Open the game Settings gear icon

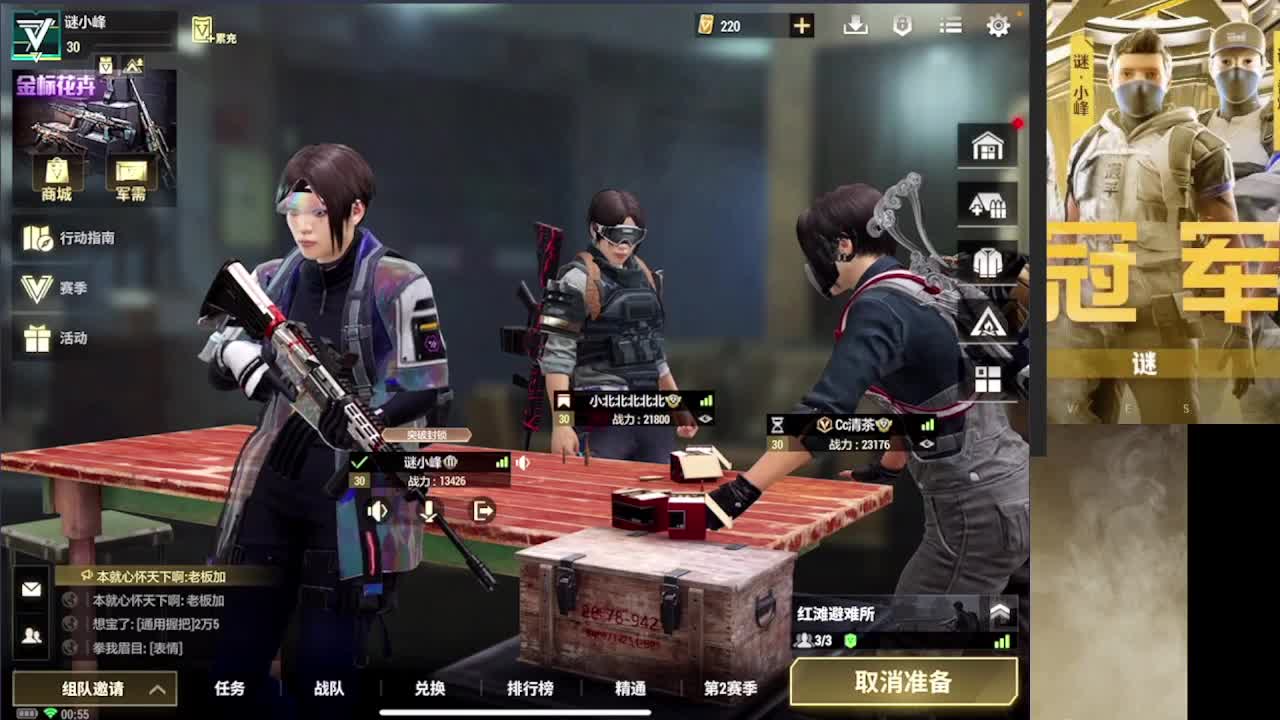click(x=997, y=26)
